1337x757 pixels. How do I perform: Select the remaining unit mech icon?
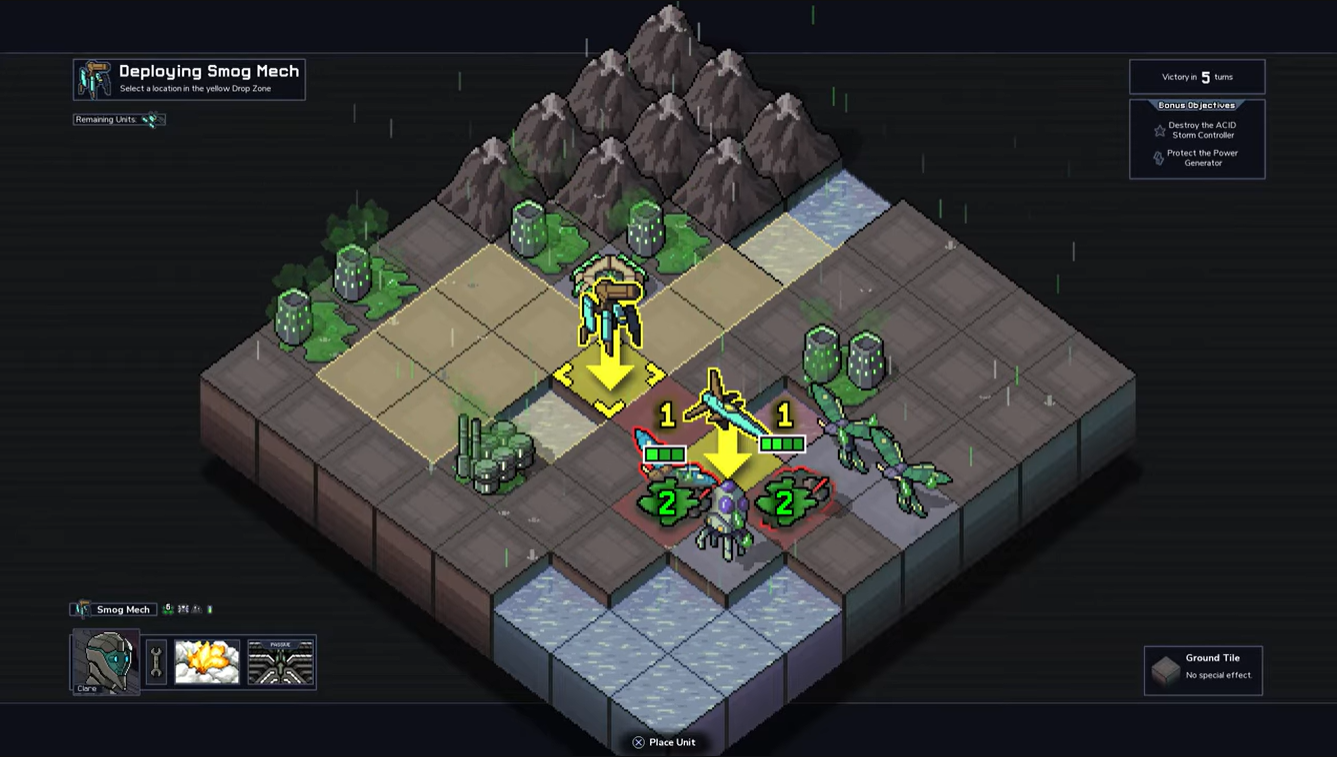[x=151, y=120]
